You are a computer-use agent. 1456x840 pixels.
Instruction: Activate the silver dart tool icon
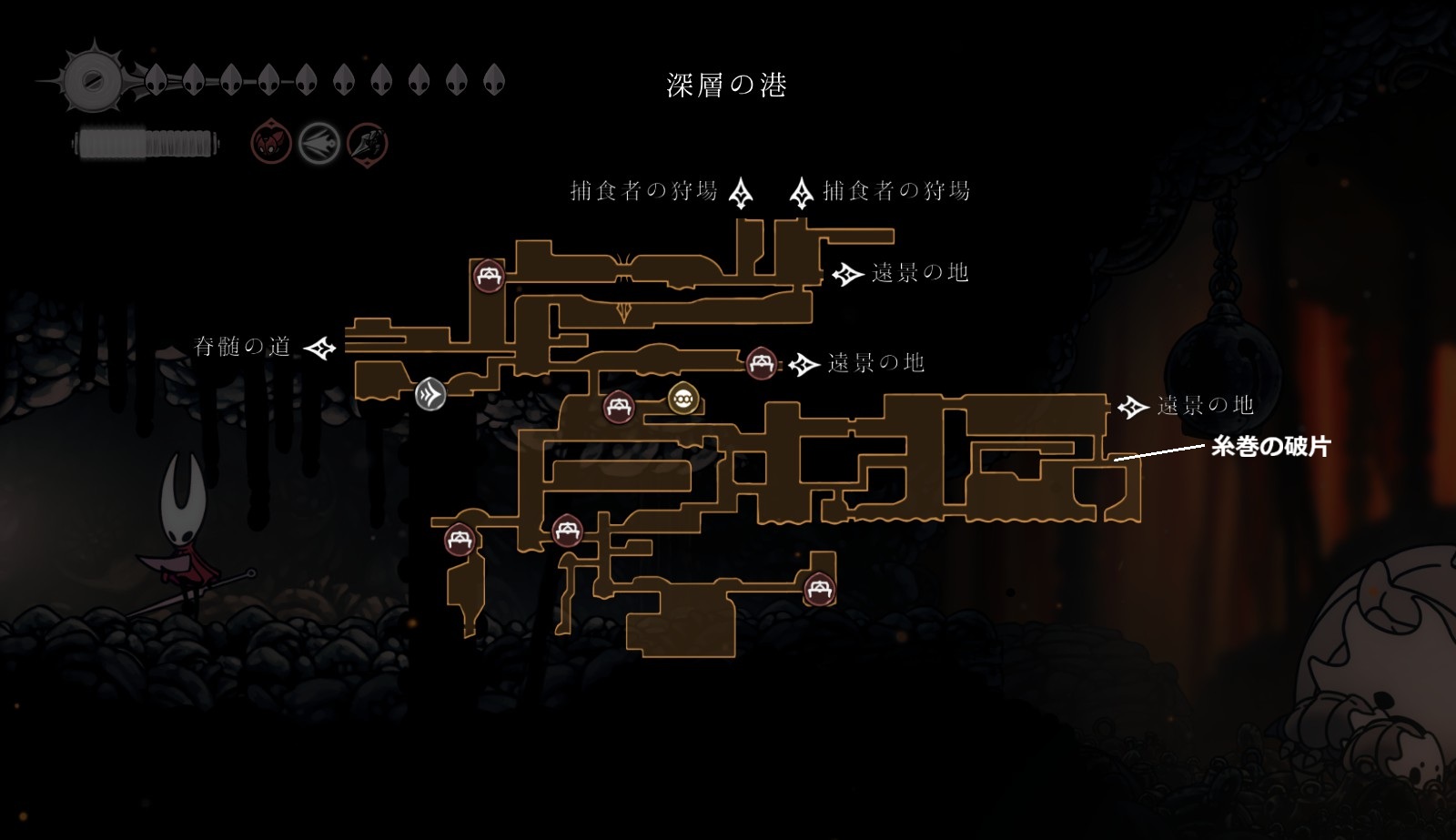pyautogui.click(x=319, y=143)
